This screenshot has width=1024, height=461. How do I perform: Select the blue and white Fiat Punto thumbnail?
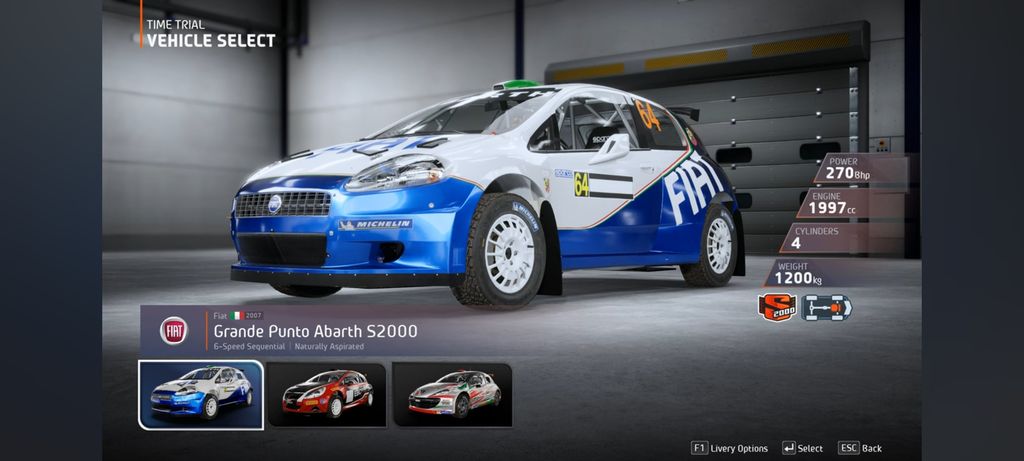[201, 394]
